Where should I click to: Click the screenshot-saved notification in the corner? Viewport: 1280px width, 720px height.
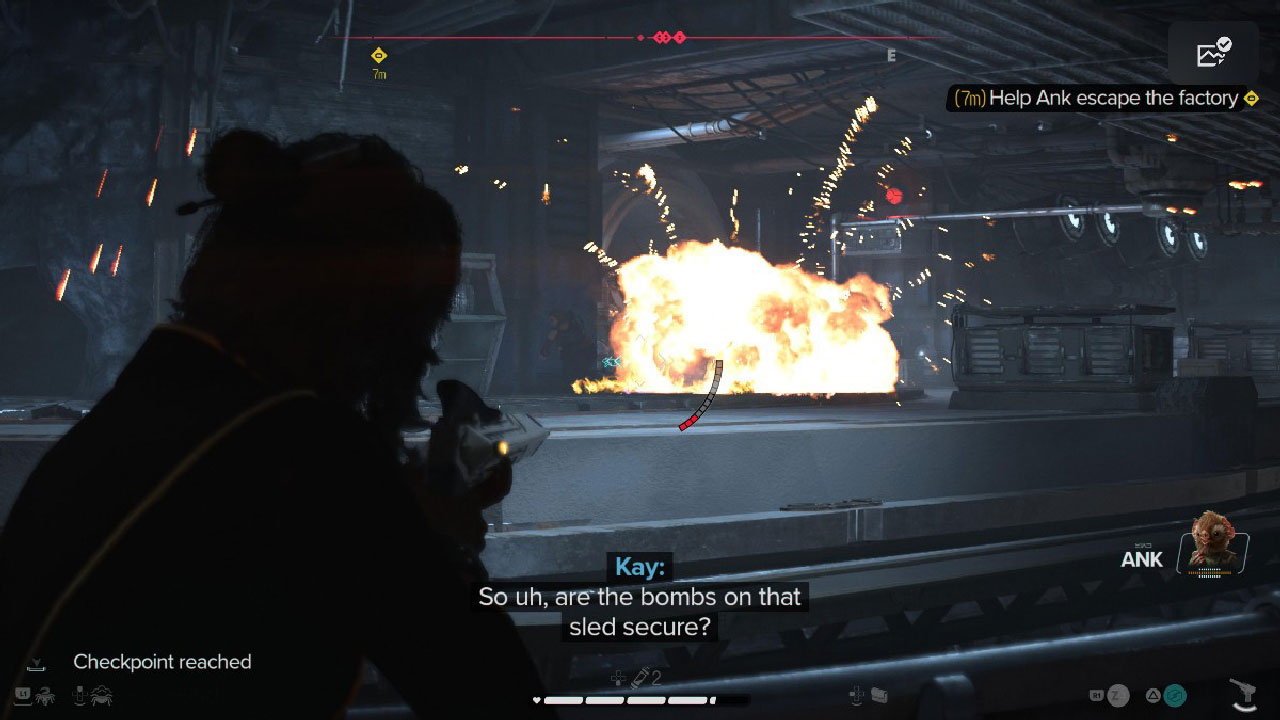tap(1213, 53)
